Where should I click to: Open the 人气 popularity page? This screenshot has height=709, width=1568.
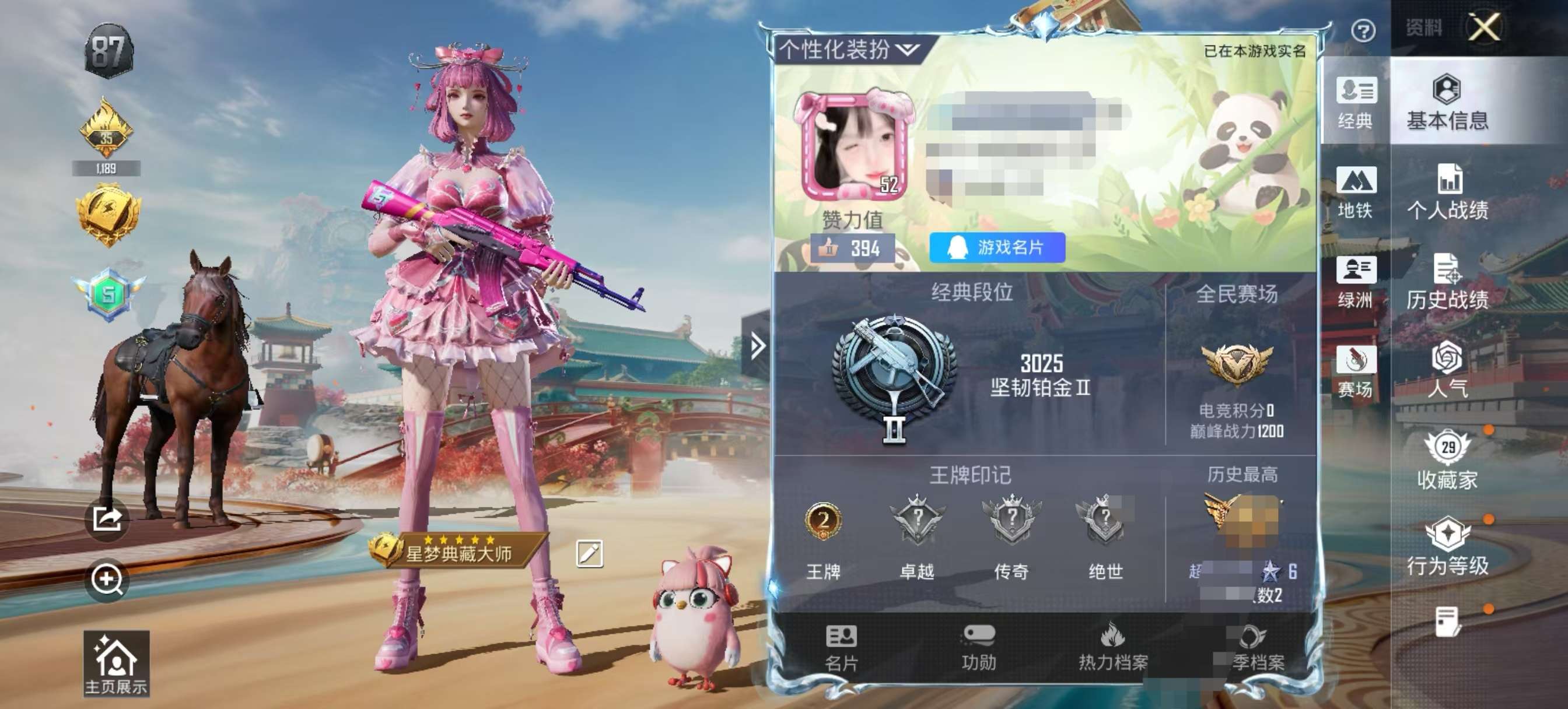(1447, 370)
